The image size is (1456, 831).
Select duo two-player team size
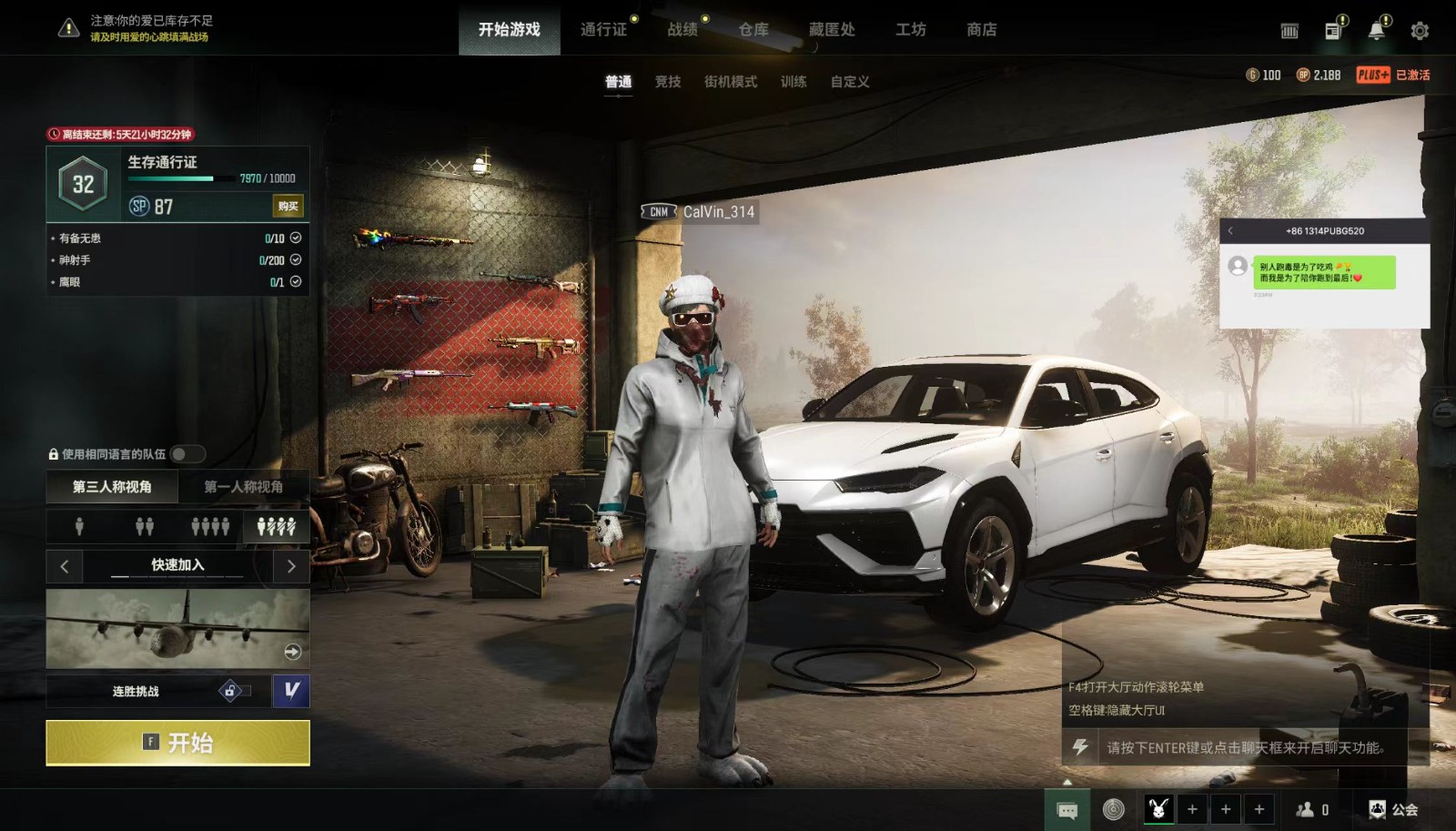145,526
